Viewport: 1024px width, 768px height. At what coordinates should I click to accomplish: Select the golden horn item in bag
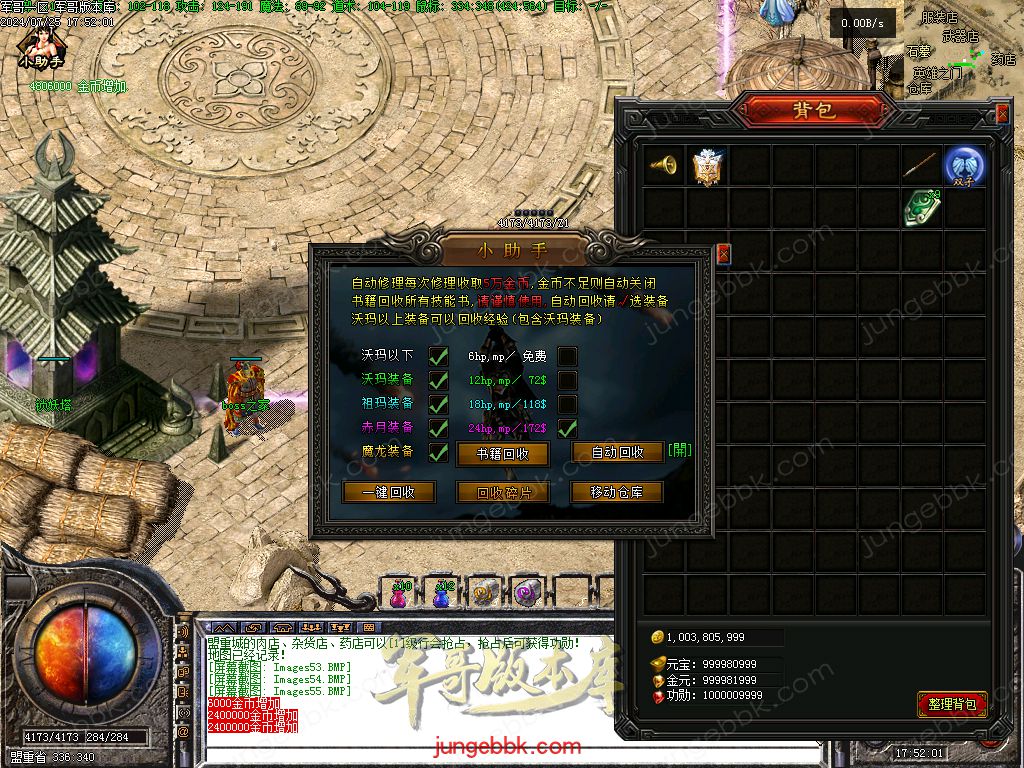(664, 166)
